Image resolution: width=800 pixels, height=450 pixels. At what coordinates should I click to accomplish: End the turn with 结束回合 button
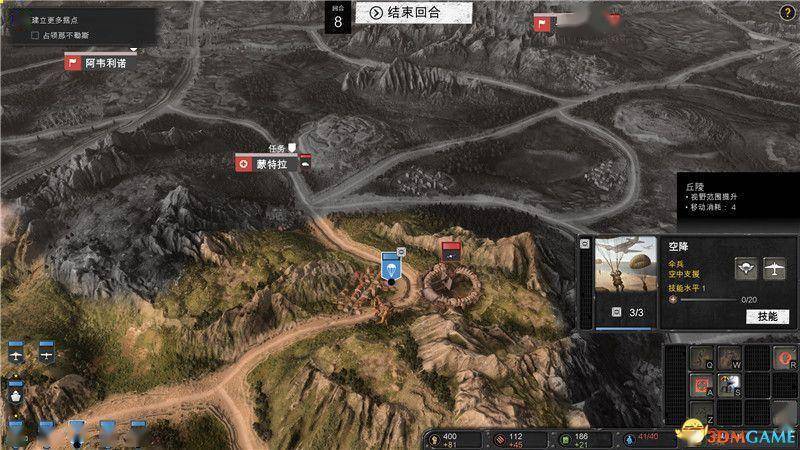click(x=404, y=12)
